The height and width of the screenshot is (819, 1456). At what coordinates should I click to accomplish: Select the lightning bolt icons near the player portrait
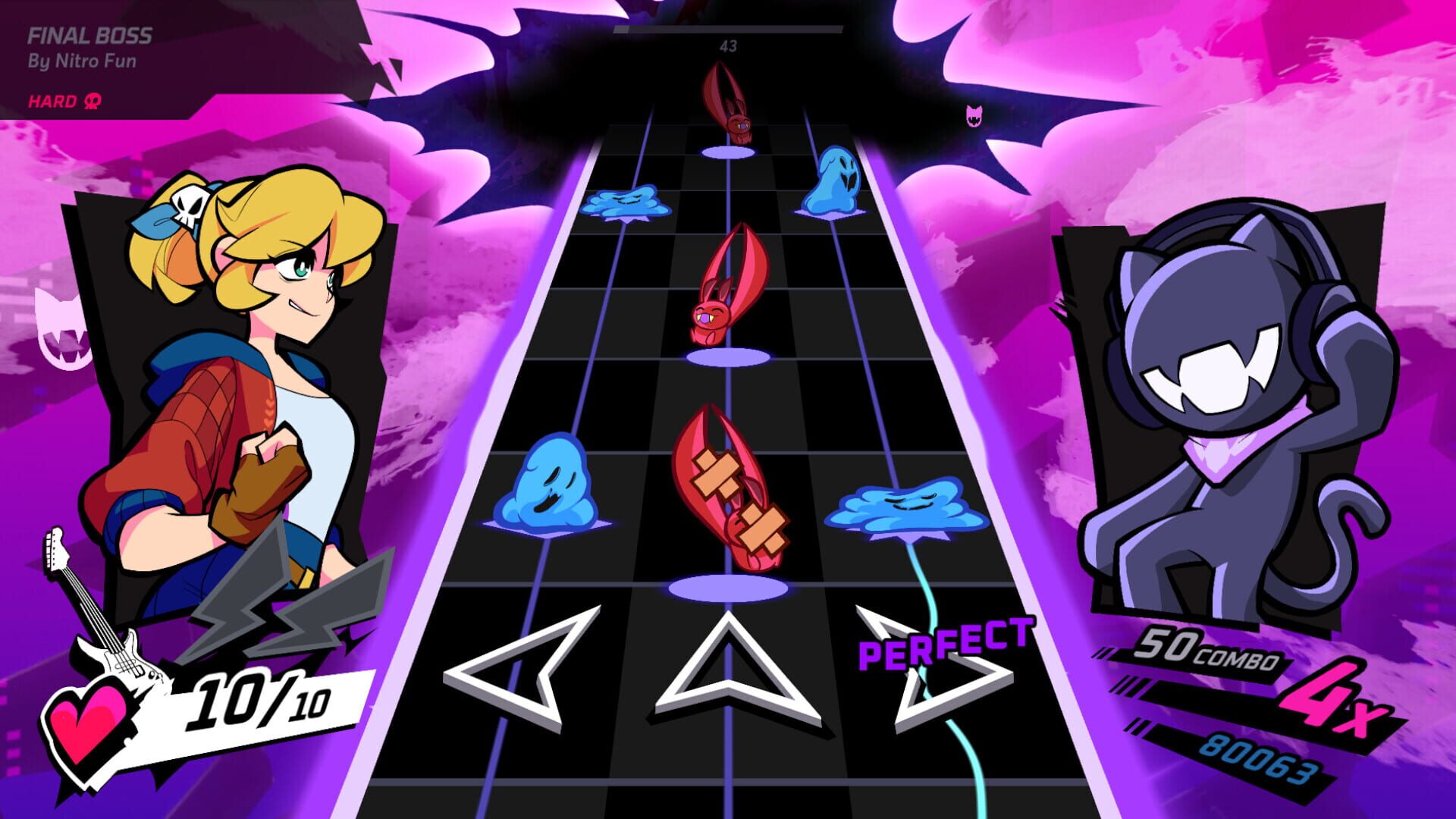coord(296,622)
